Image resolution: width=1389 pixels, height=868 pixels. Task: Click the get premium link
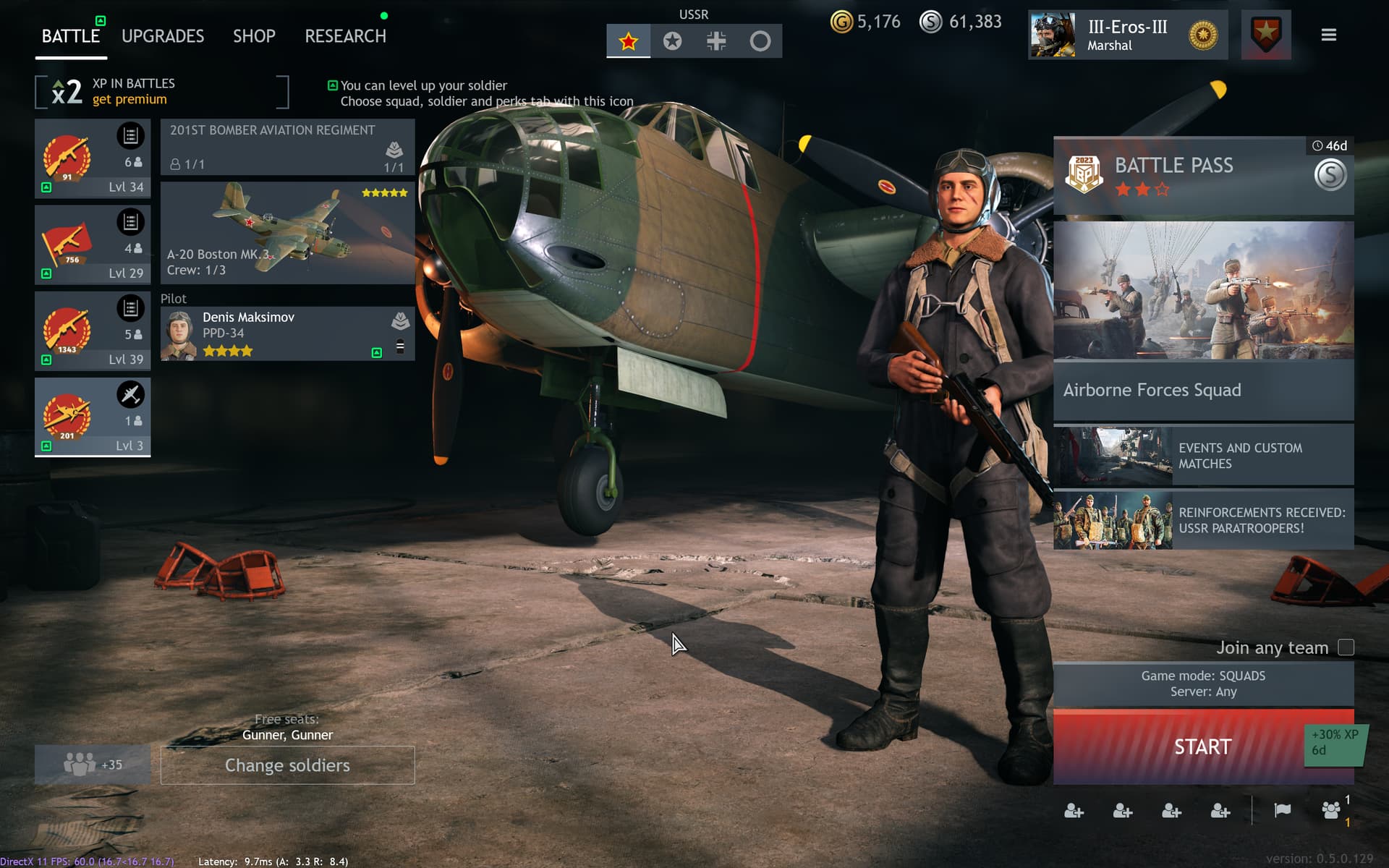pyautogui.click(x=129, y=100)
